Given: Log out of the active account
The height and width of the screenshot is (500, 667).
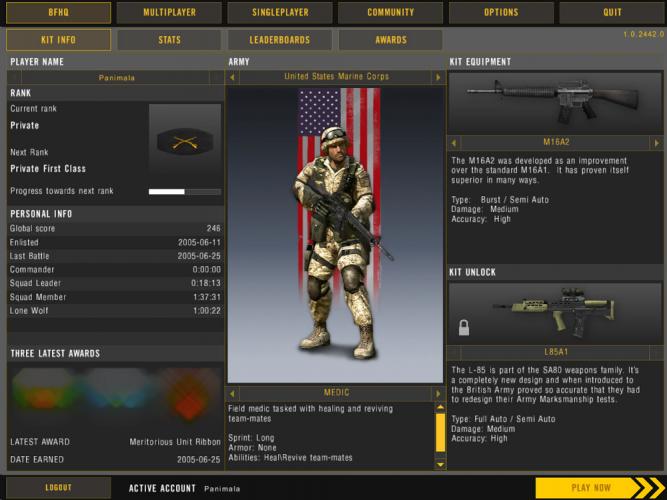Looking at the screenshot, I should (58, 488).
